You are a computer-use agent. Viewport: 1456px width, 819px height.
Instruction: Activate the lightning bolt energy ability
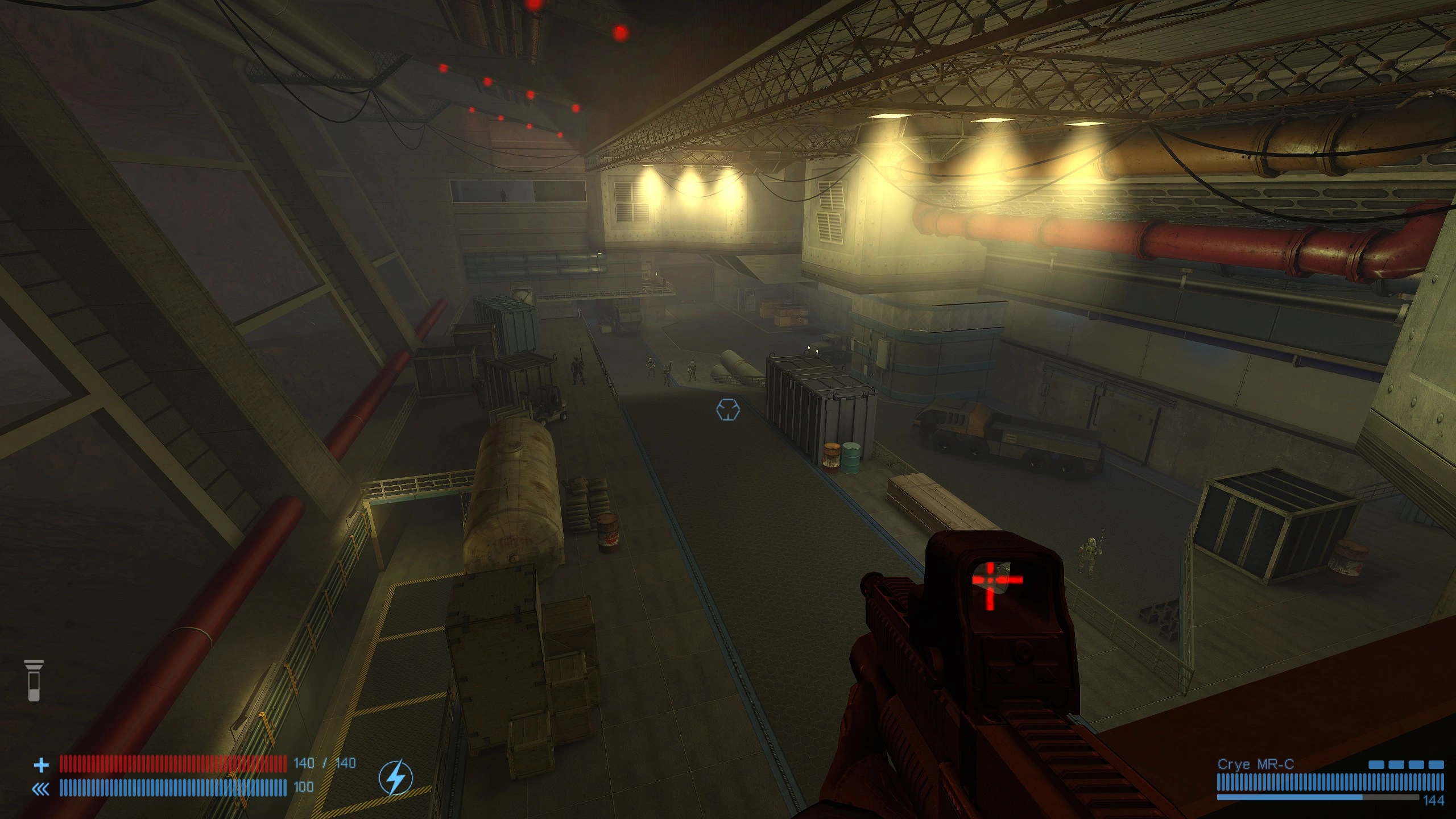pyautogui.click(x=396, y=777)
